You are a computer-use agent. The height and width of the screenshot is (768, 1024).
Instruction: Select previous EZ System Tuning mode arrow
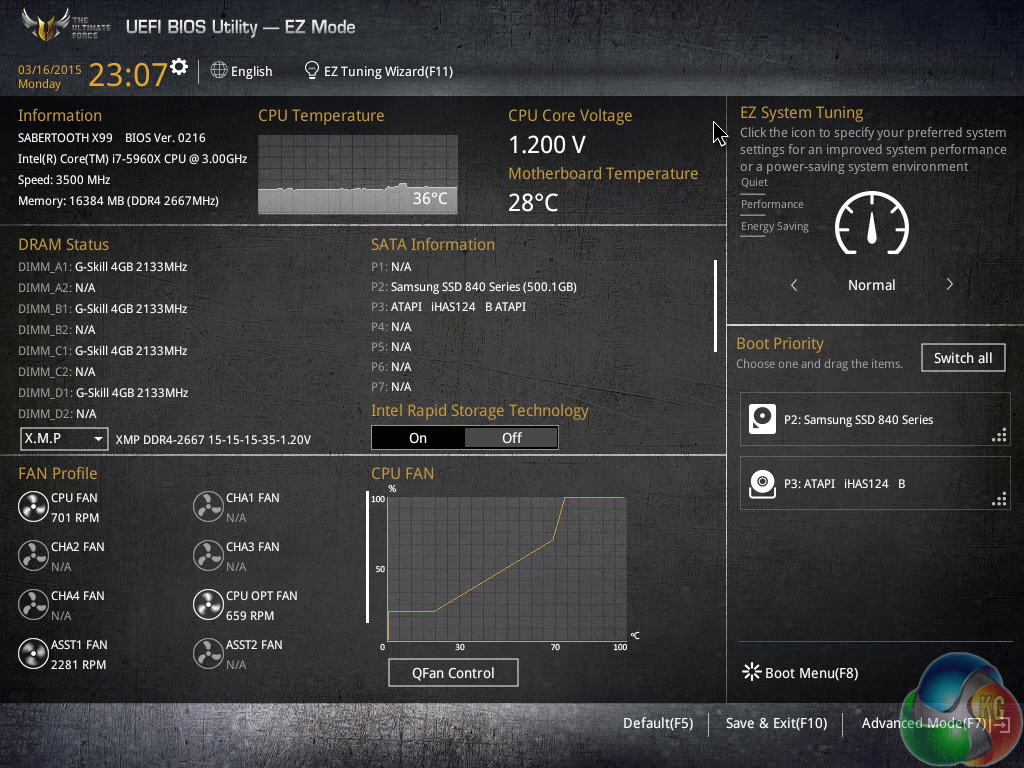(x=794, y=285)
